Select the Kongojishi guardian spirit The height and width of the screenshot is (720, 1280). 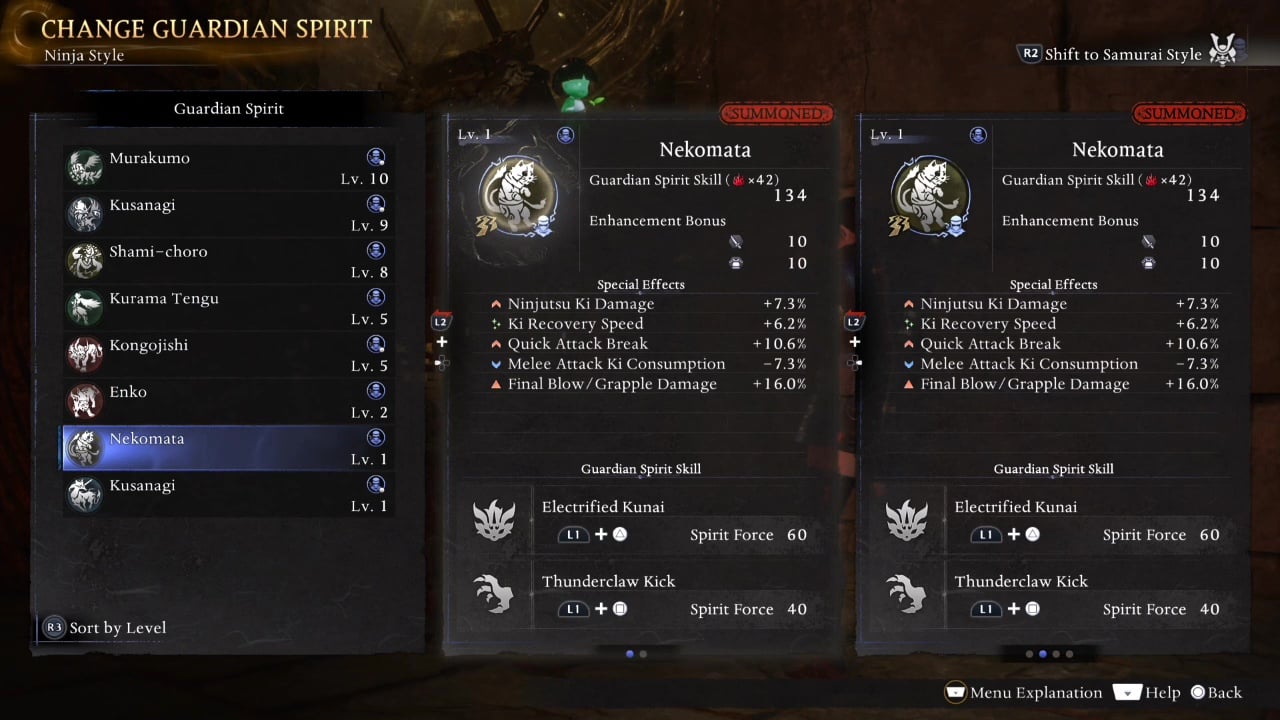pyautogui.click(x=228, y=355)
